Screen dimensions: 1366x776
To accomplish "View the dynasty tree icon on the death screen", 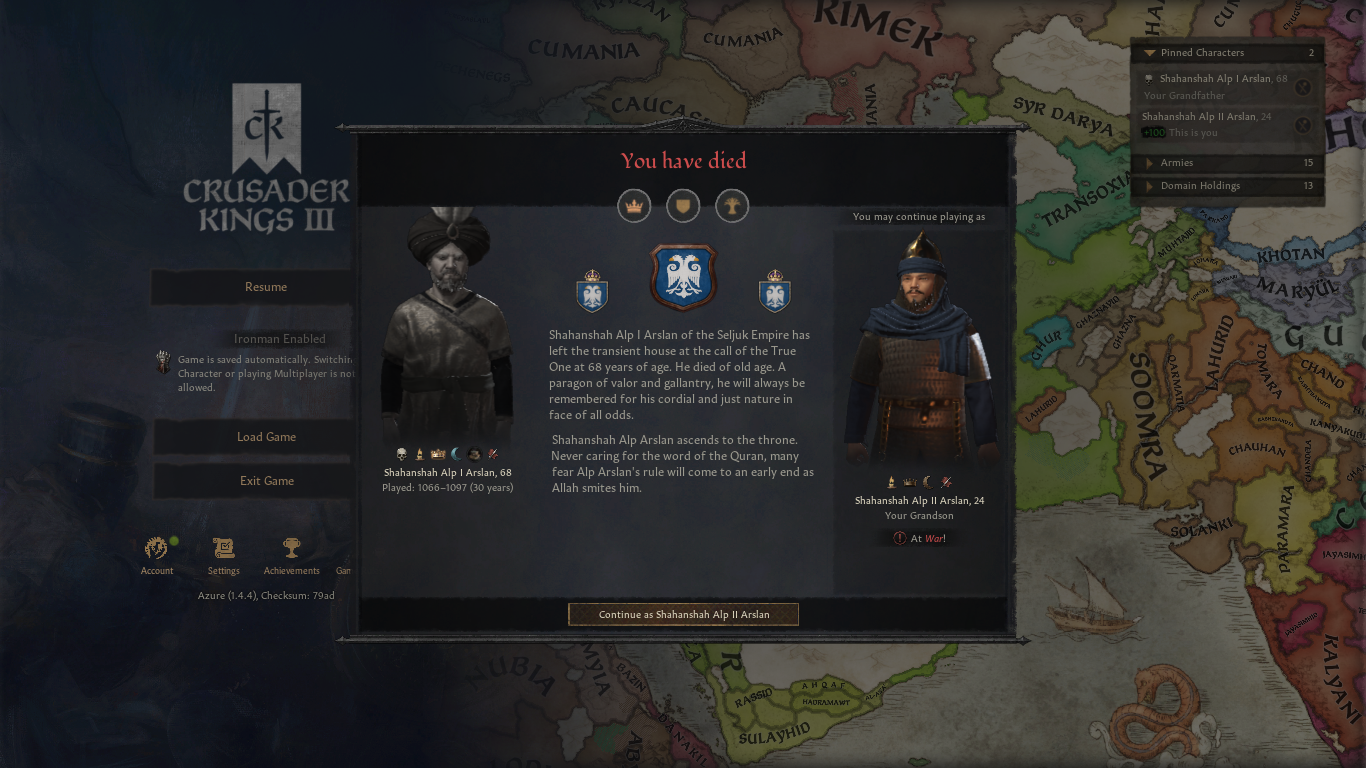I will [x=732, y=206].
